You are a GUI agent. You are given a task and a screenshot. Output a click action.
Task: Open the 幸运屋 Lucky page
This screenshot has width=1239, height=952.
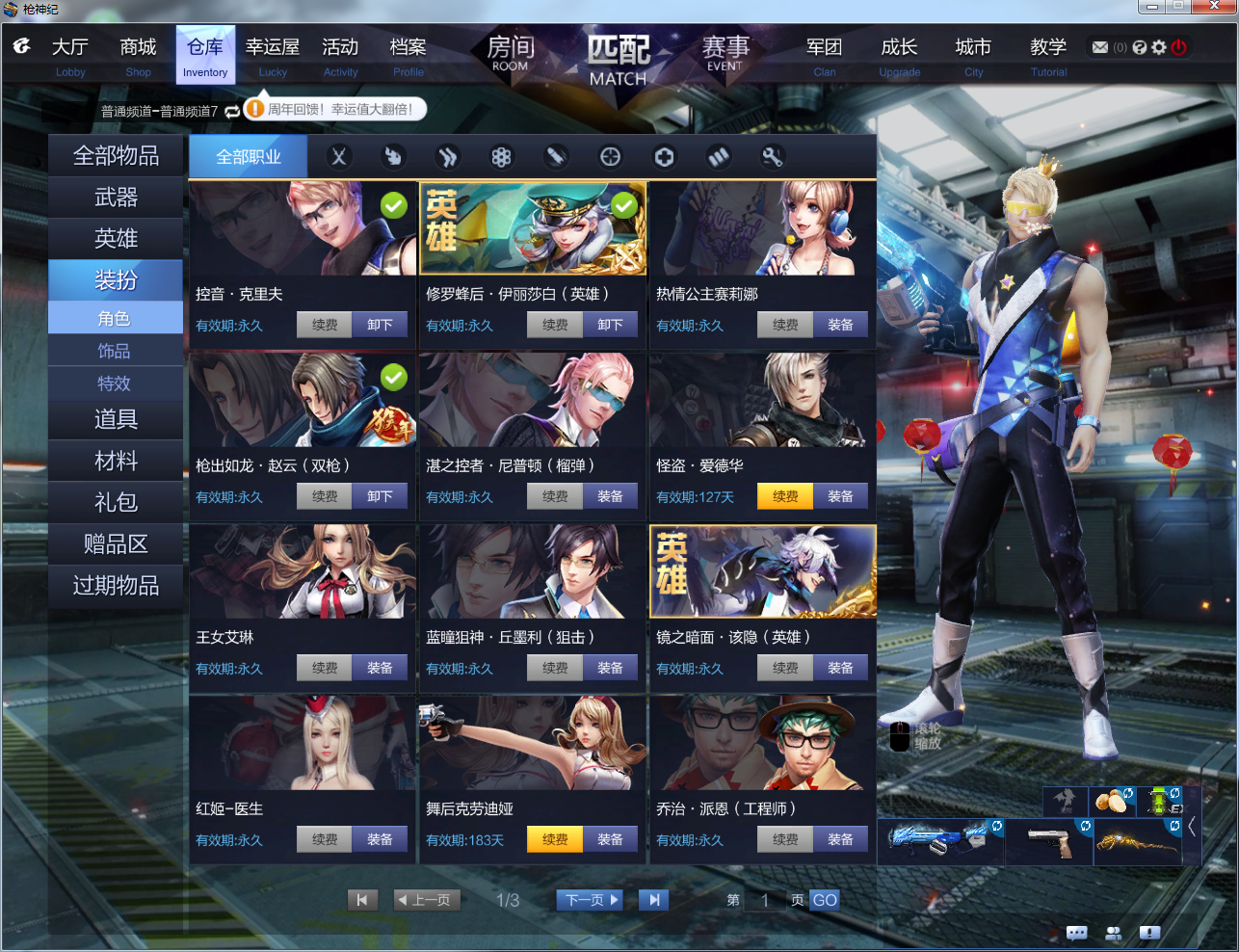pos(273,55)
